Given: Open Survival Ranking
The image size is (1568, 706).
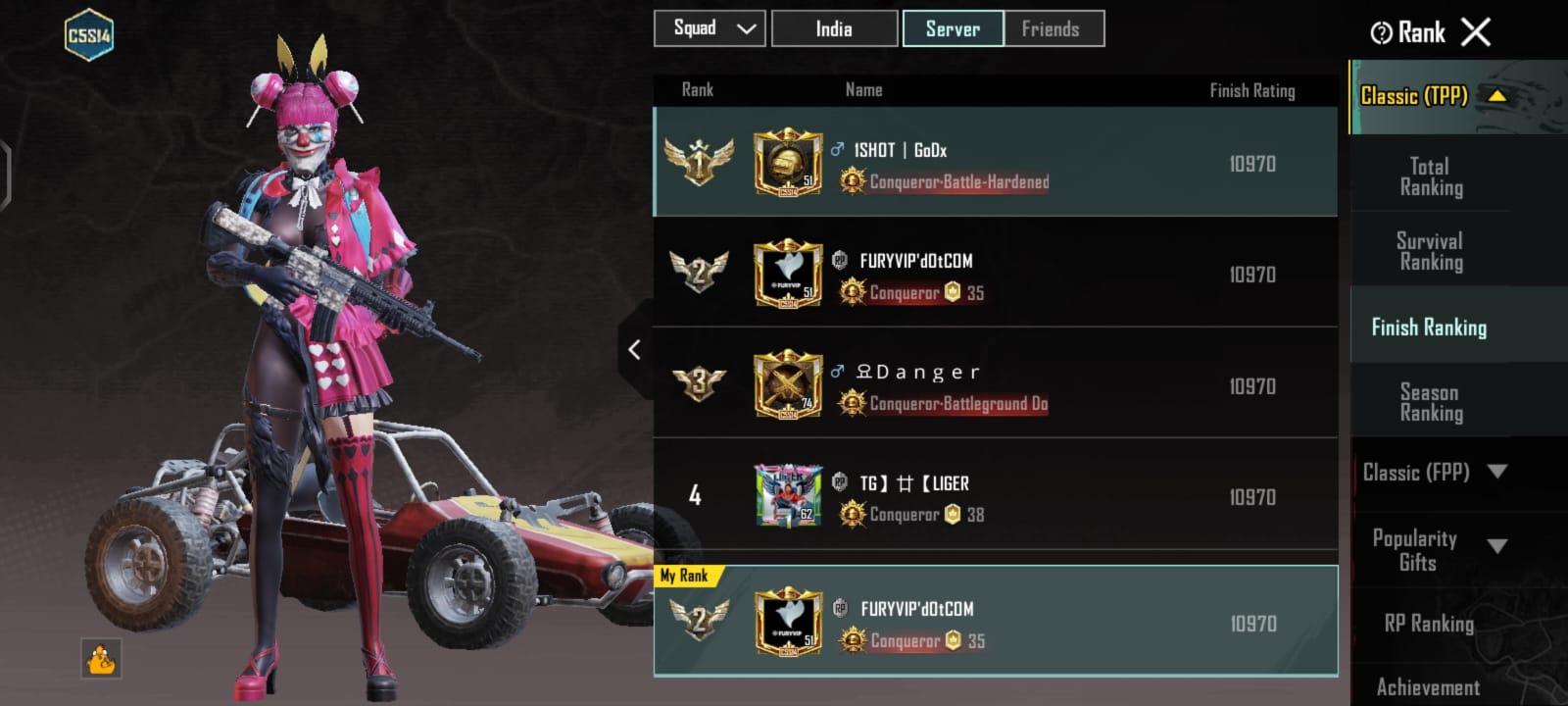Looking at the screenshot, I should (x=1431, y=251).
